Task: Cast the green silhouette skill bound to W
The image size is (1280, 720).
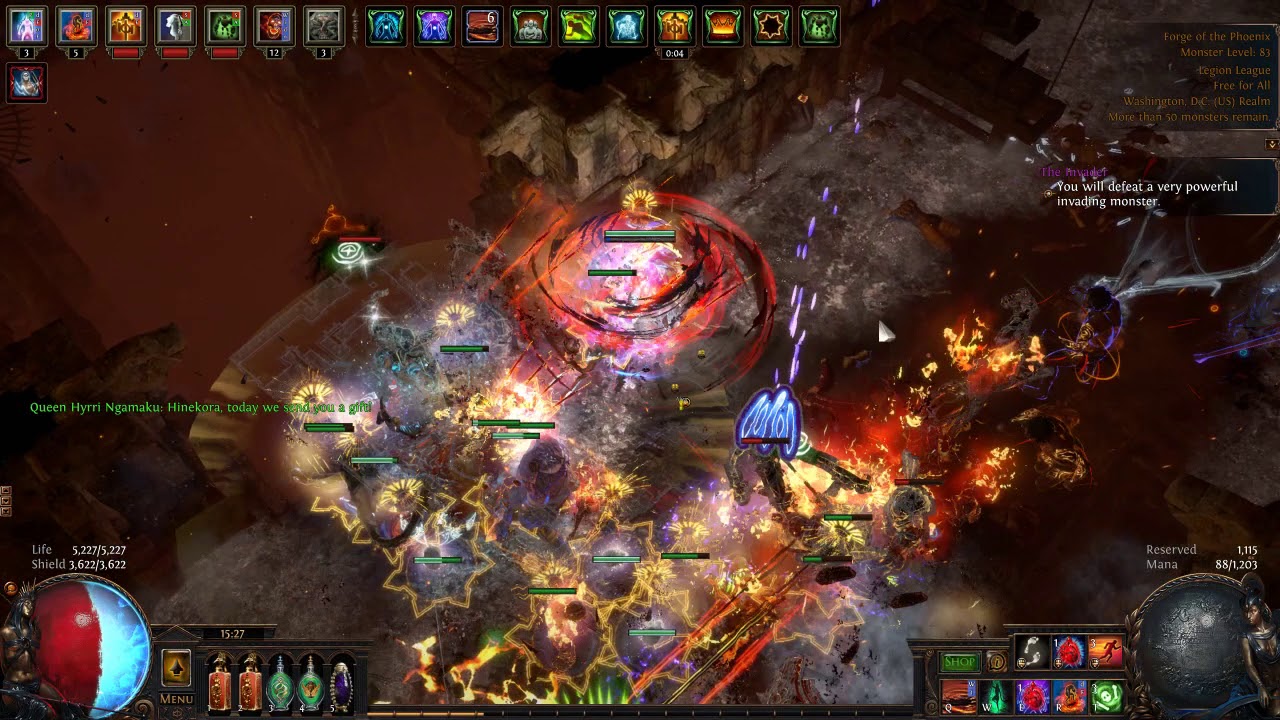Action: (x=995, y=695)
